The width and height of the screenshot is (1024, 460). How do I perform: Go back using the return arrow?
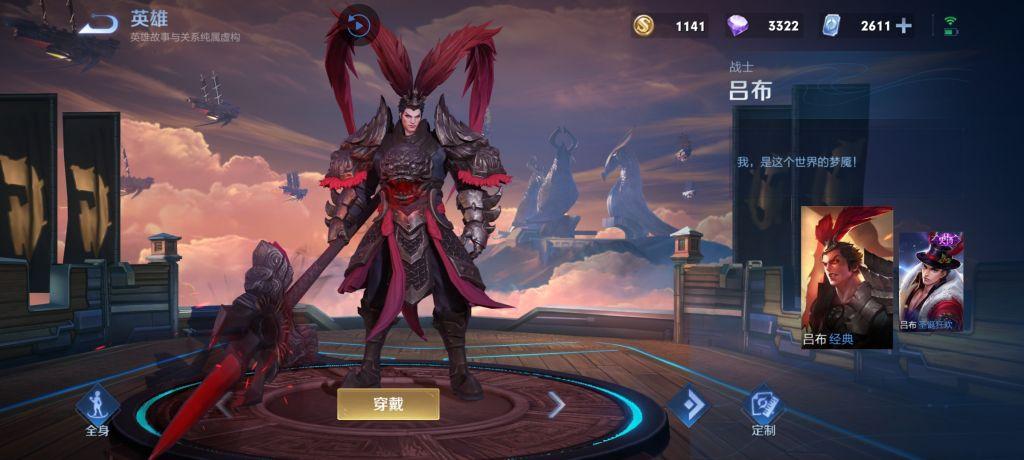tap(98, 24)
